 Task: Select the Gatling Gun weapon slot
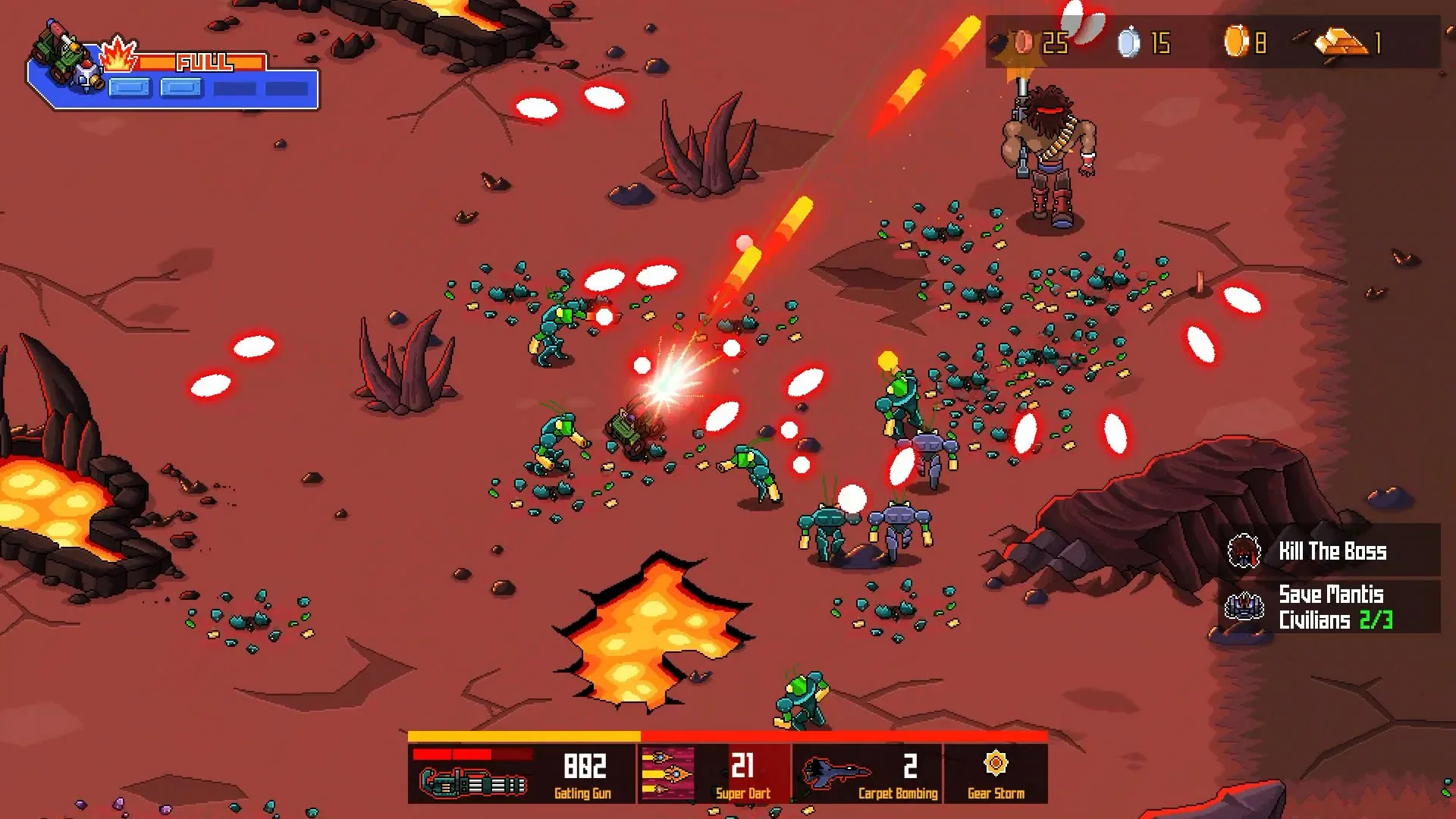522,773
